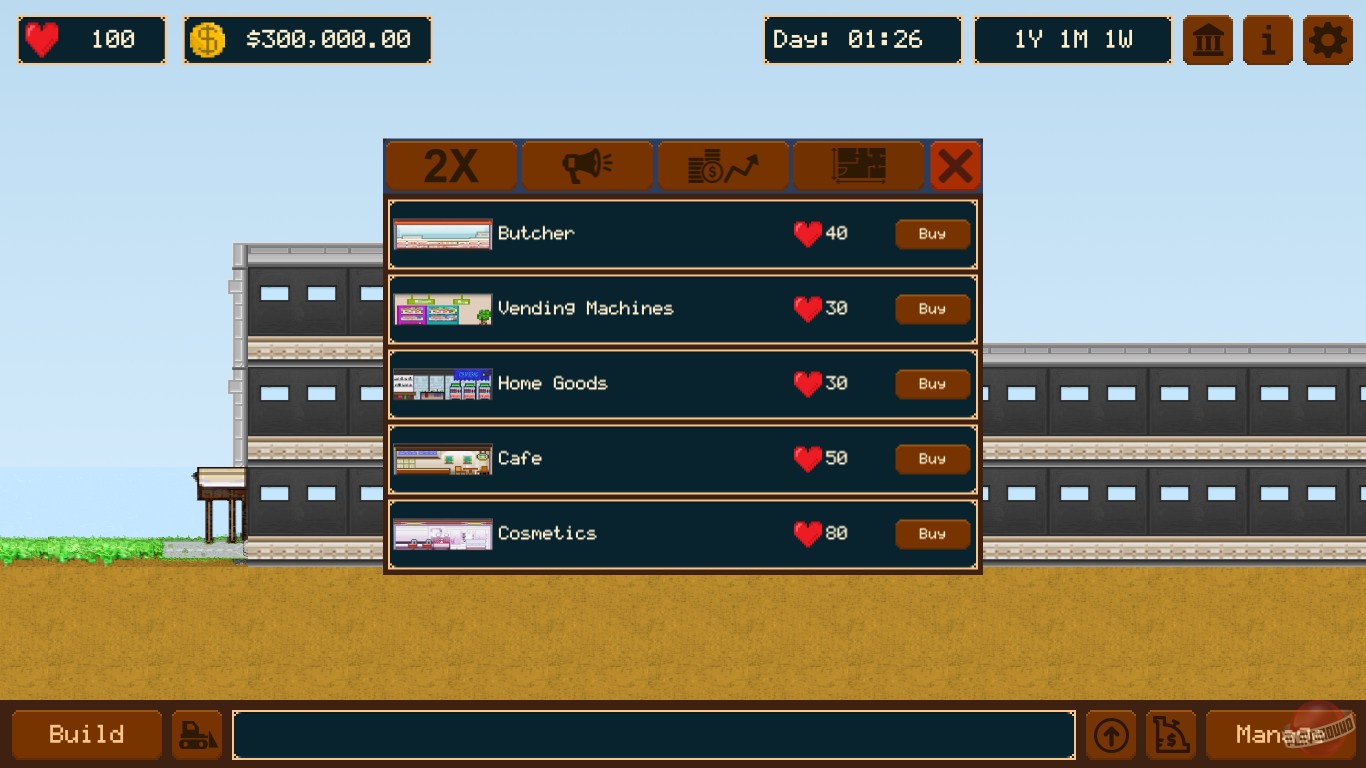Open the settings gear
Screen dimensions: 1366x768
pyautogui.click(x=1327, y=40)
